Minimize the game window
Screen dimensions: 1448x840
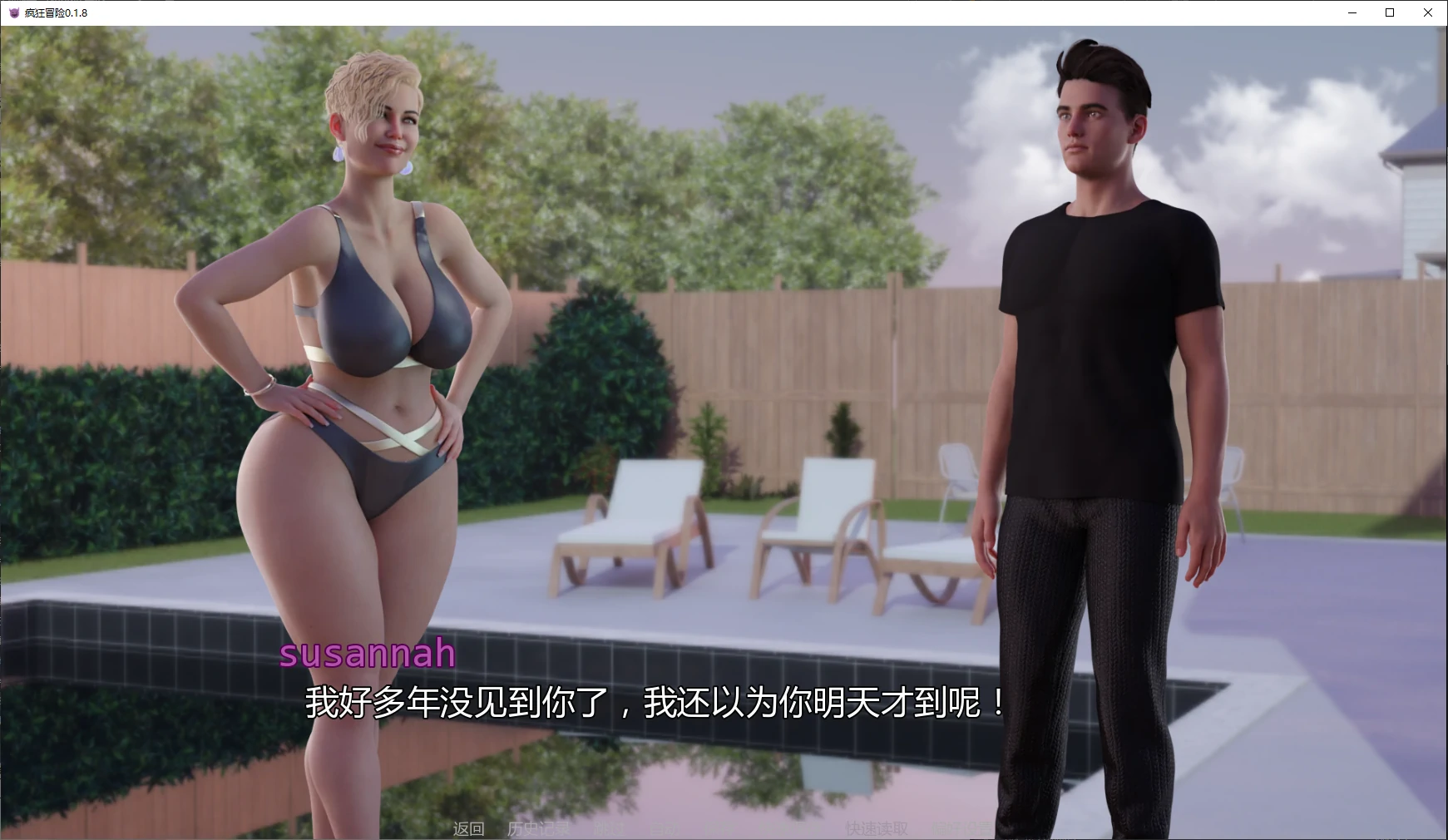[x=1352, y=12]
